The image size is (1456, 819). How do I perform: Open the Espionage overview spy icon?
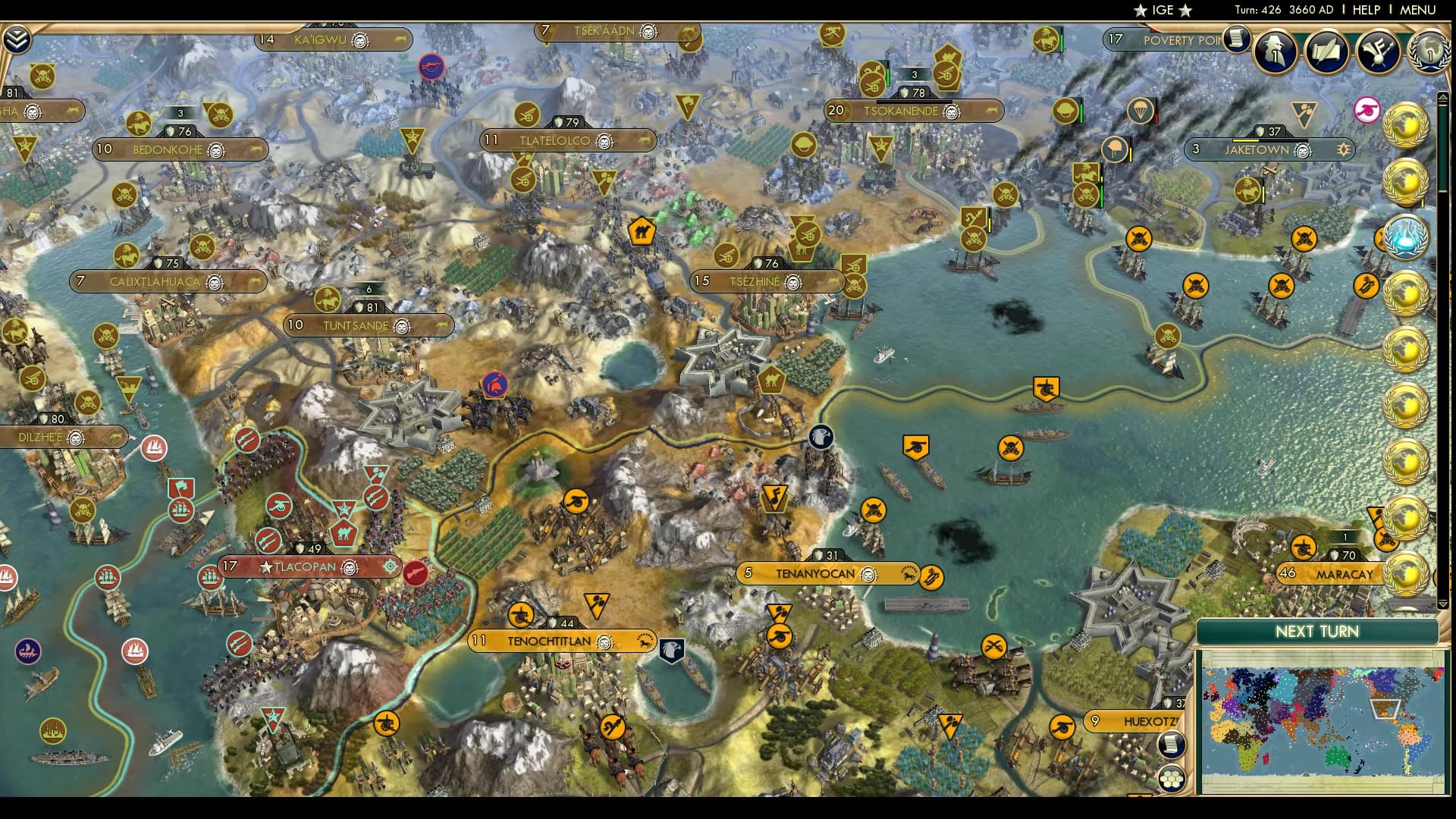[x=1276, y=50]
